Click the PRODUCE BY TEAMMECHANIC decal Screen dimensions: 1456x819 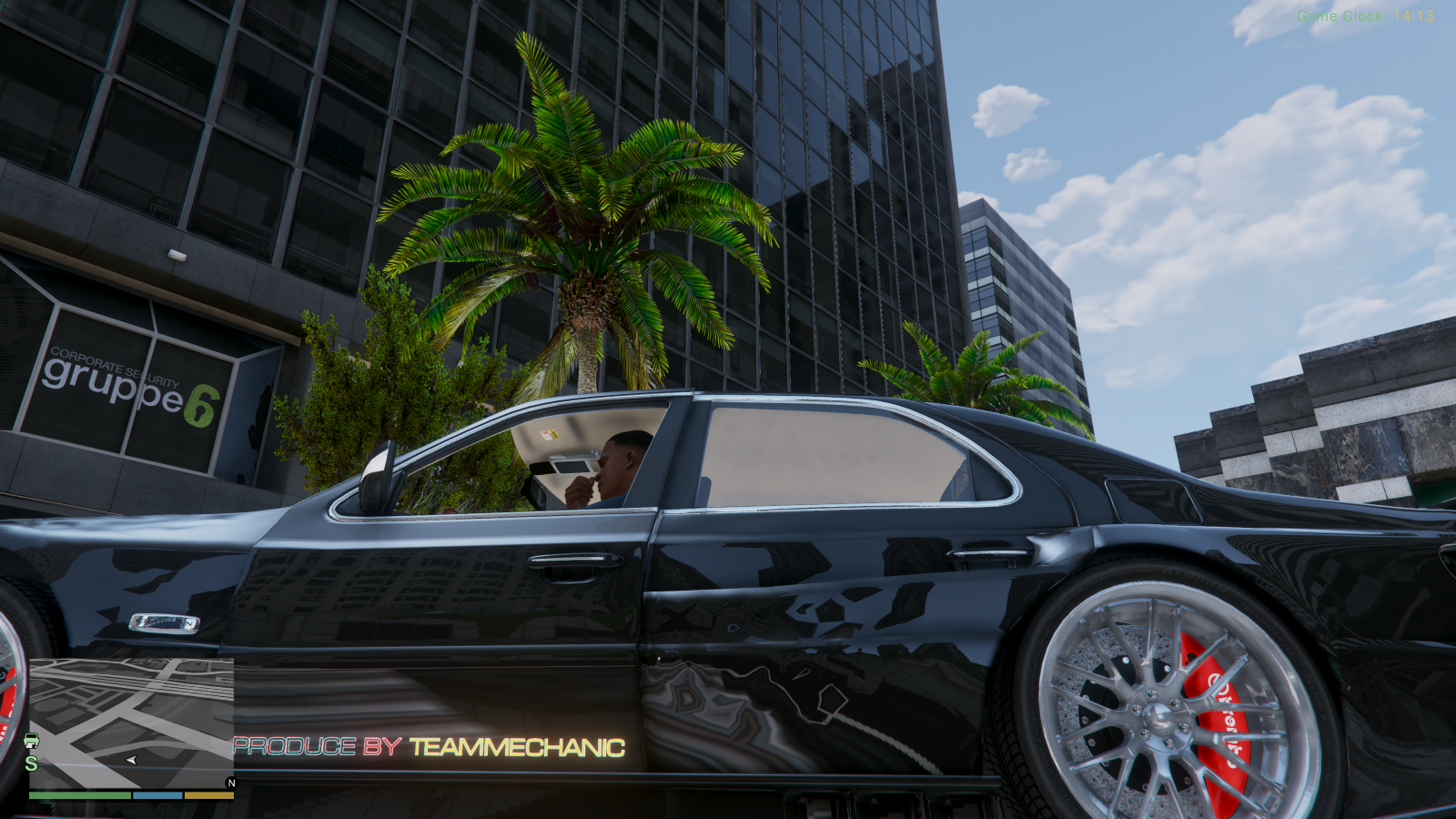(x=428, y=748)
